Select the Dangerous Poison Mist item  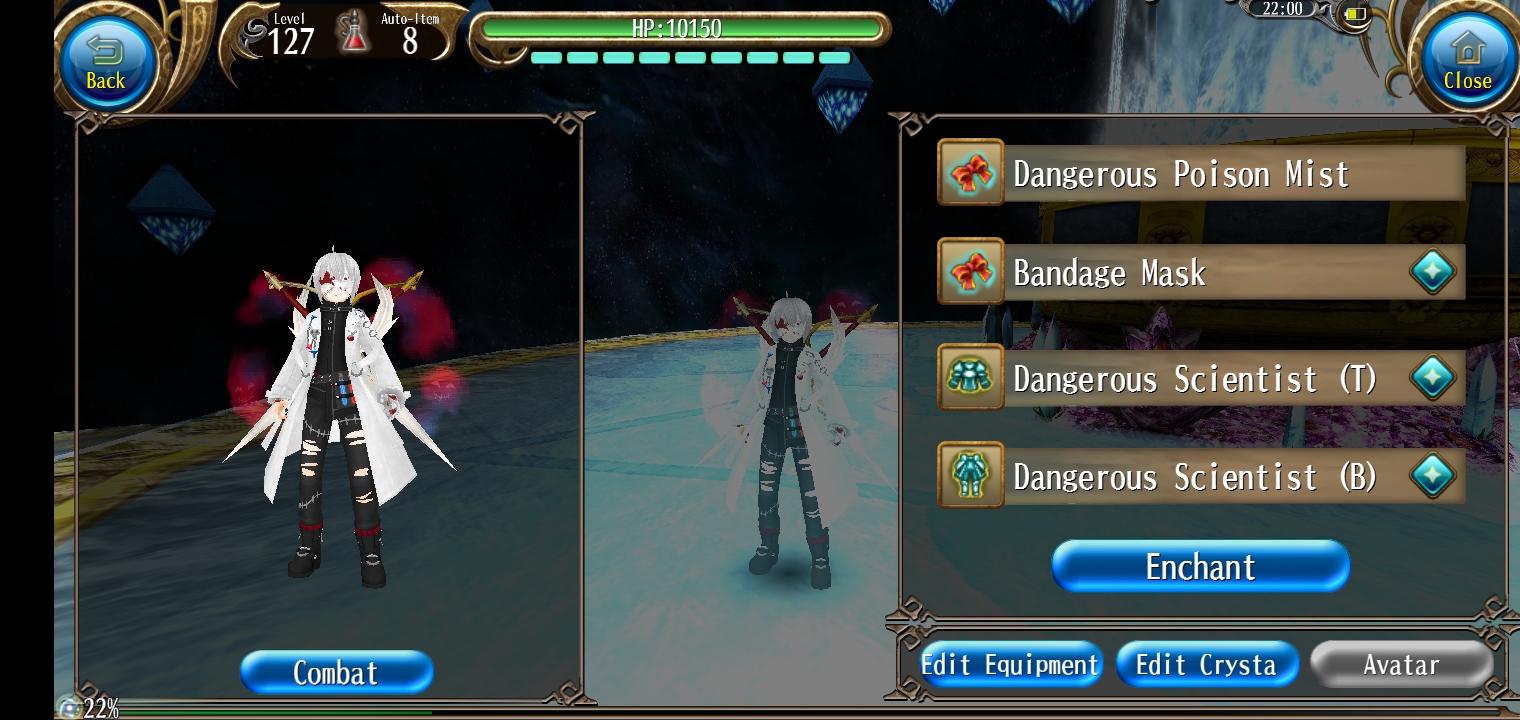pos(1200,174)
